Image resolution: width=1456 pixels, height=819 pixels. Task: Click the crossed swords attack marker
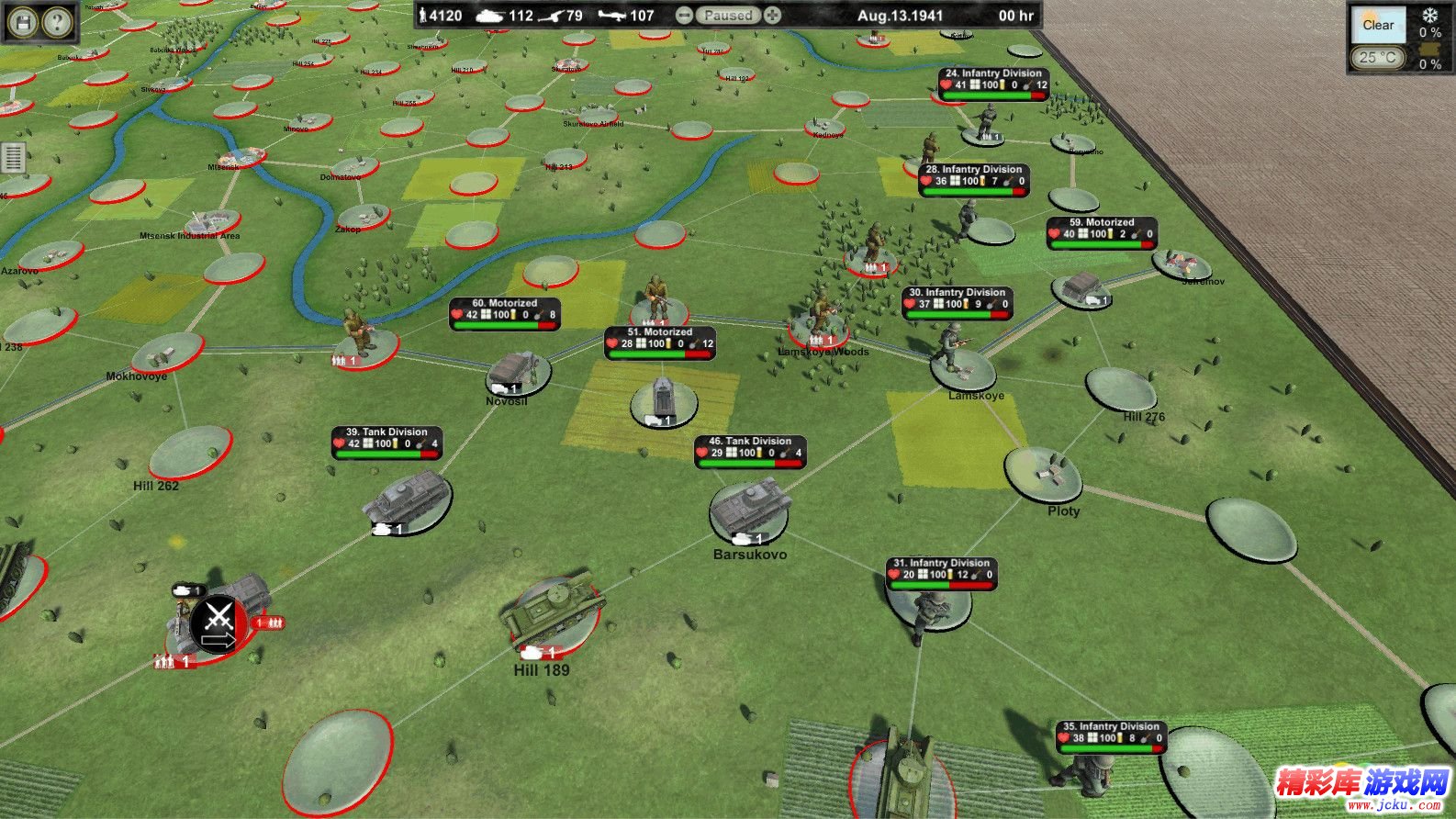pos(218,623)
